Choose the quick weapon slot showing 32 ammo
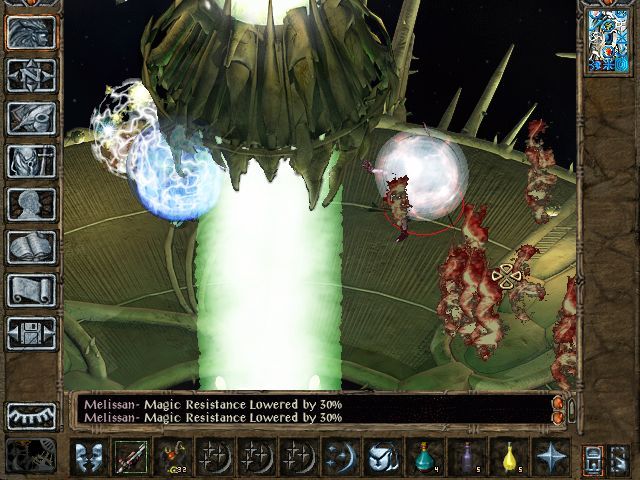 (x=172, y=458)
